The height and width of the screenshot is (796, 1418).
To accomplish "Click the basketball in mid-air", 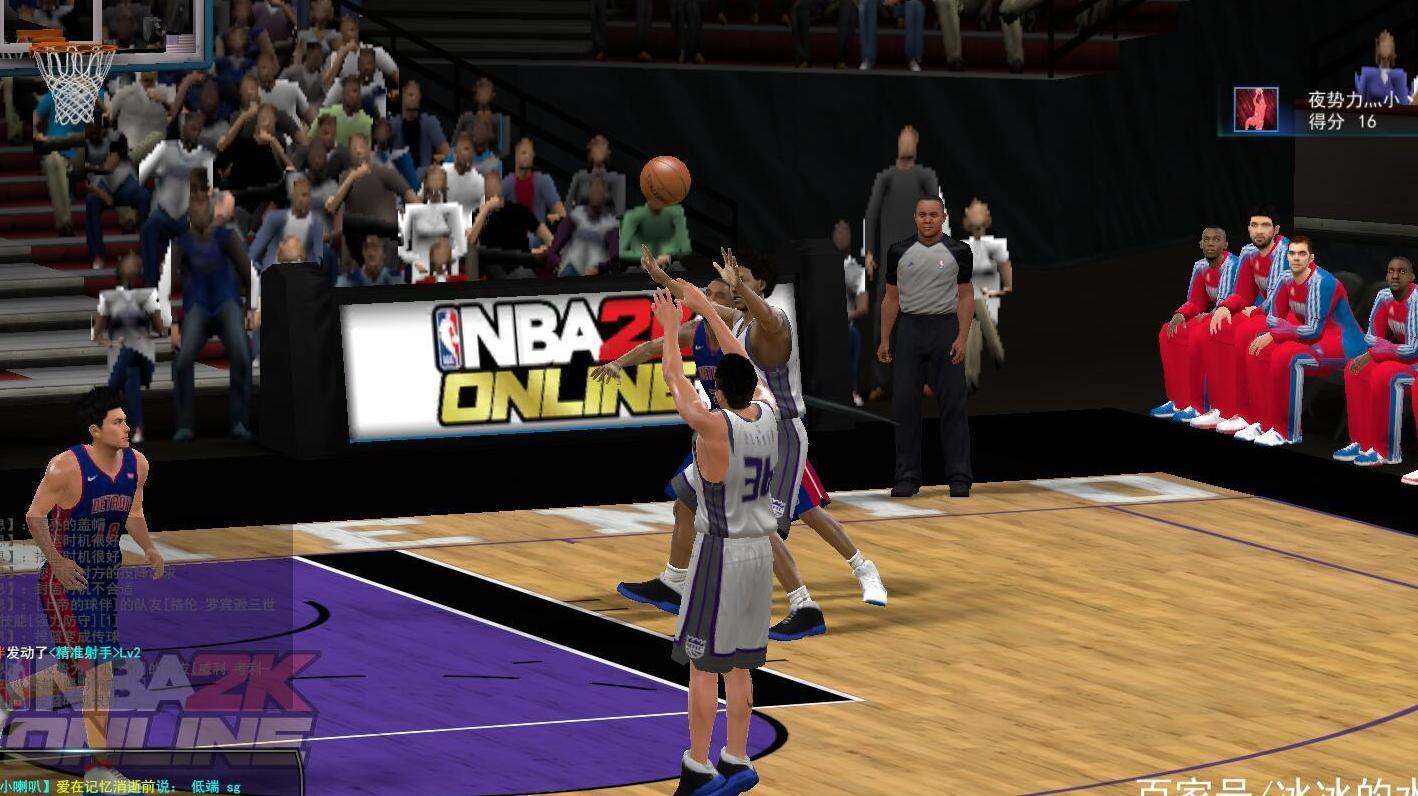I will (664, 180).
